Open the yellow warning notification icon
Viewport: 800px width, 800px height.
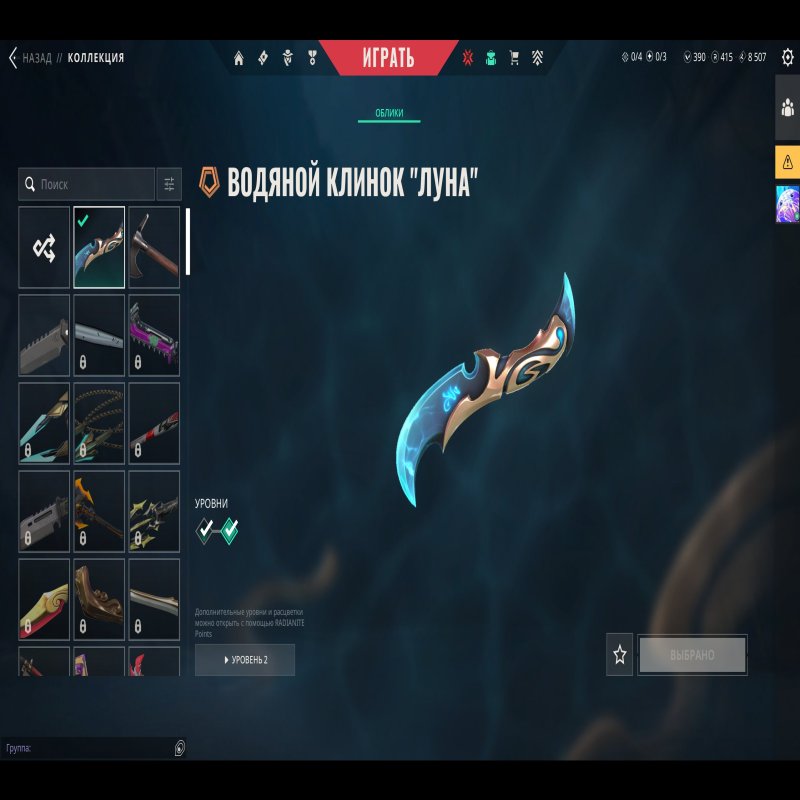click(787, 161)
